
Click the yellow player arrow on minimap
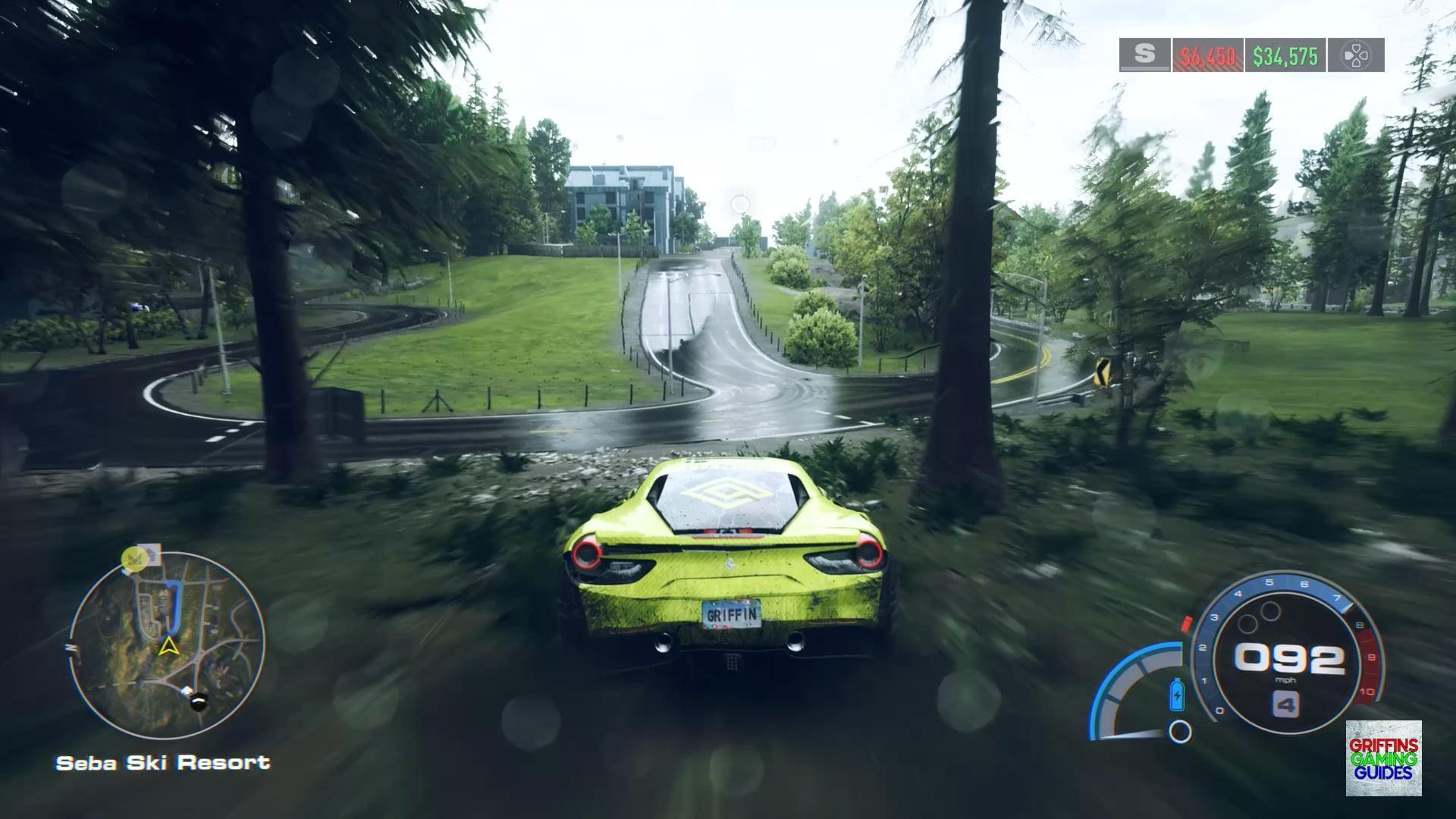pyautogui.click(x=168, y=647)
